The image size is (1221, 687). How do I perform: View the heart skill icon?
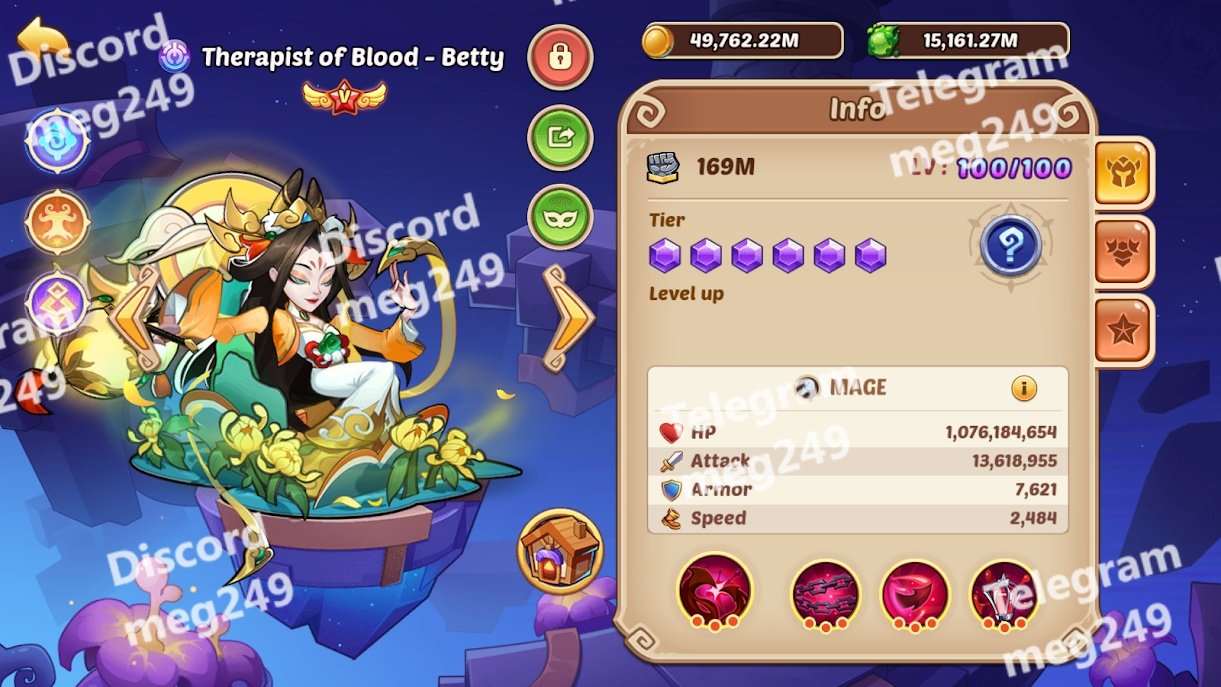(x=715, y=591)
